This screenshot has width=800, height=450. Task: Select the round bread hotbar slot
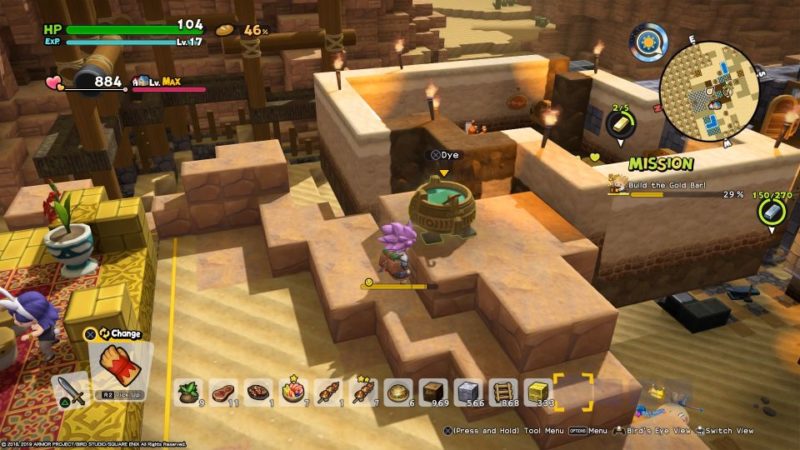[399, 391]
